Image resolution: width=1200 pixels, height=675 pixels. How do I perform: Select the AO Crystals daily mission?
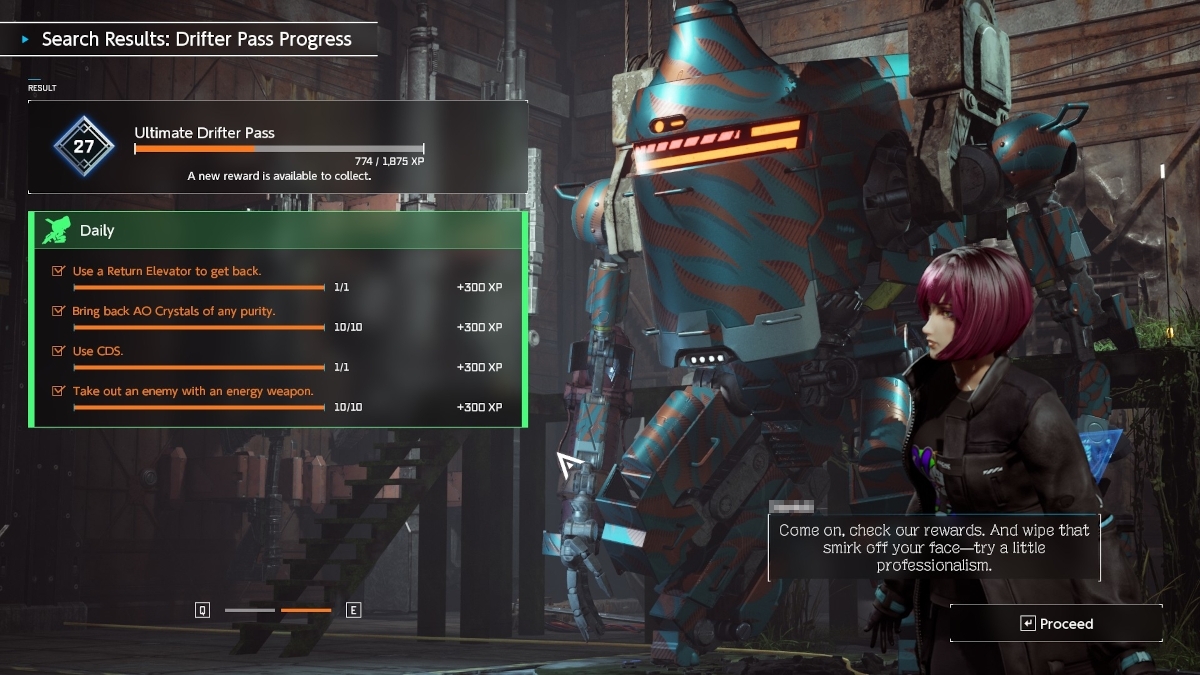pyautogui.click(x=278, y=318)
